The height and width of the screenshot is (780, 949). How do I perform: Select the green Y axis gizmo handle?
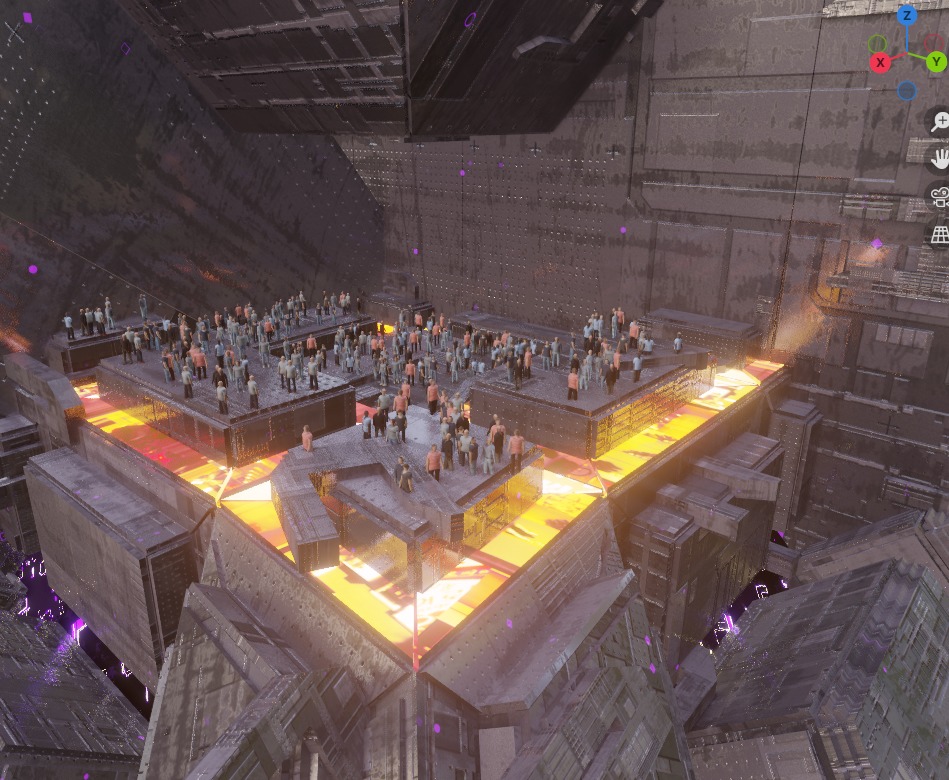coord(936,62)
